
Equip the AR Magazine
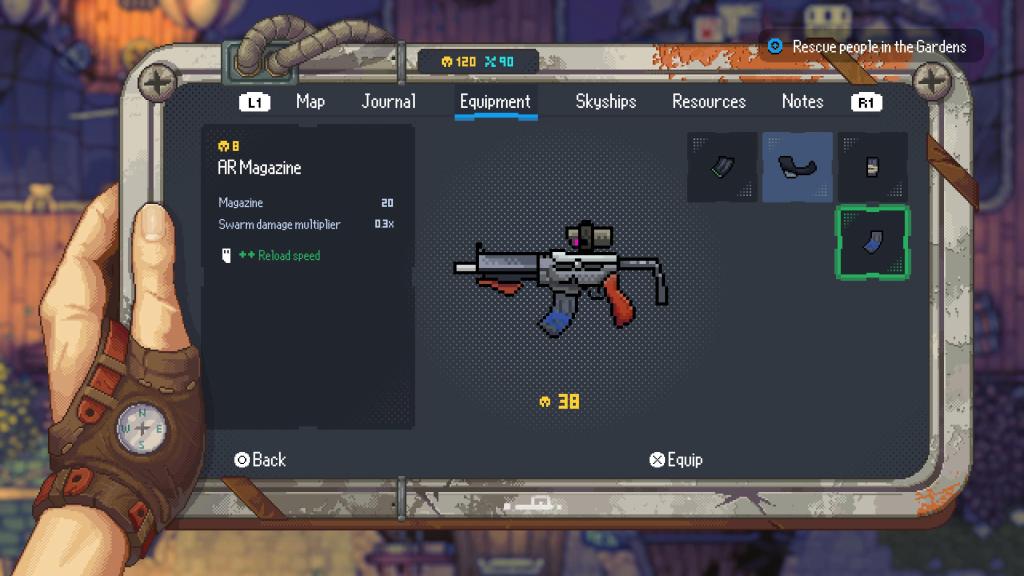675,460
